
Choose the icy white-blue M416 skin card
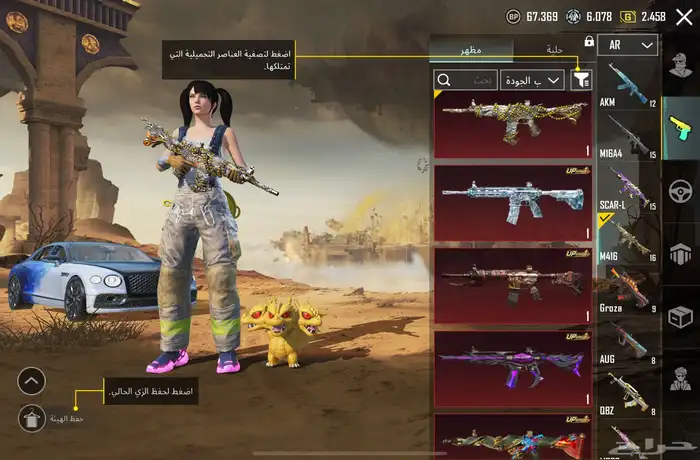tap(513, 203)
